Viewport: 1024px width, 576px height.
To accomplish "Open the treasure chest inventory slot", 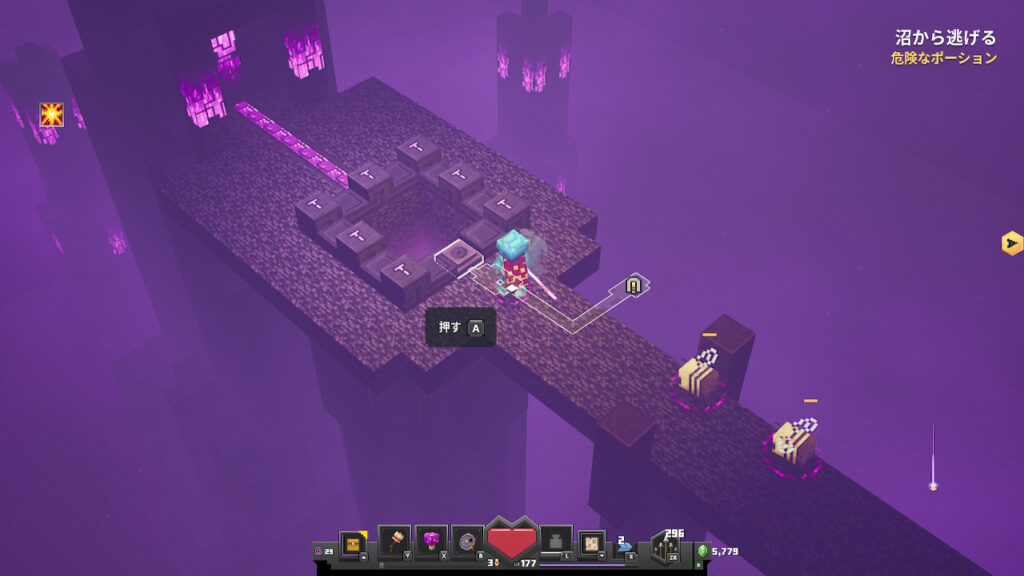I will point(352,543).
